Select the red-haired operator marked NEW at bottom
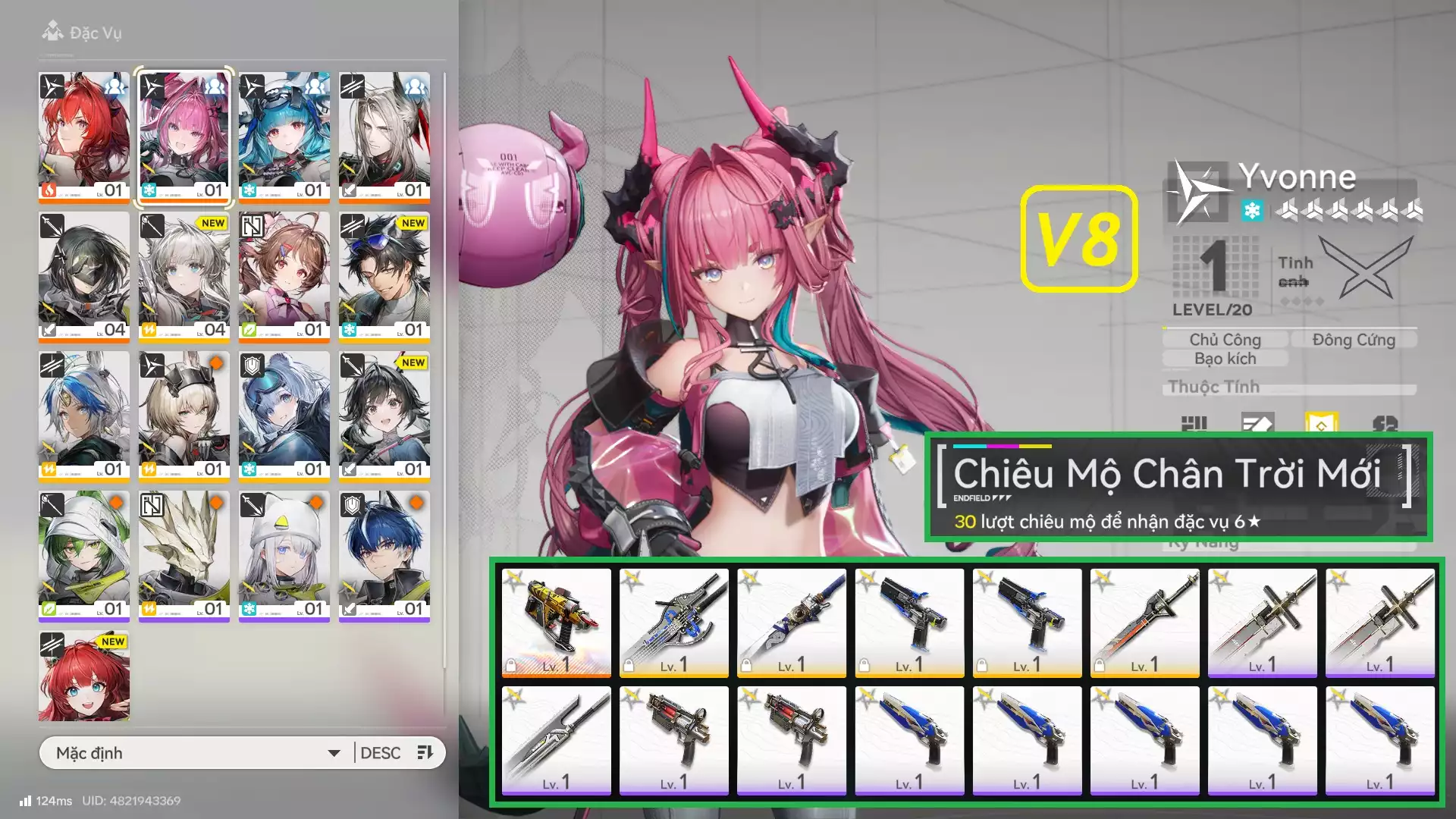1456x819 pixels. (84, 675)
